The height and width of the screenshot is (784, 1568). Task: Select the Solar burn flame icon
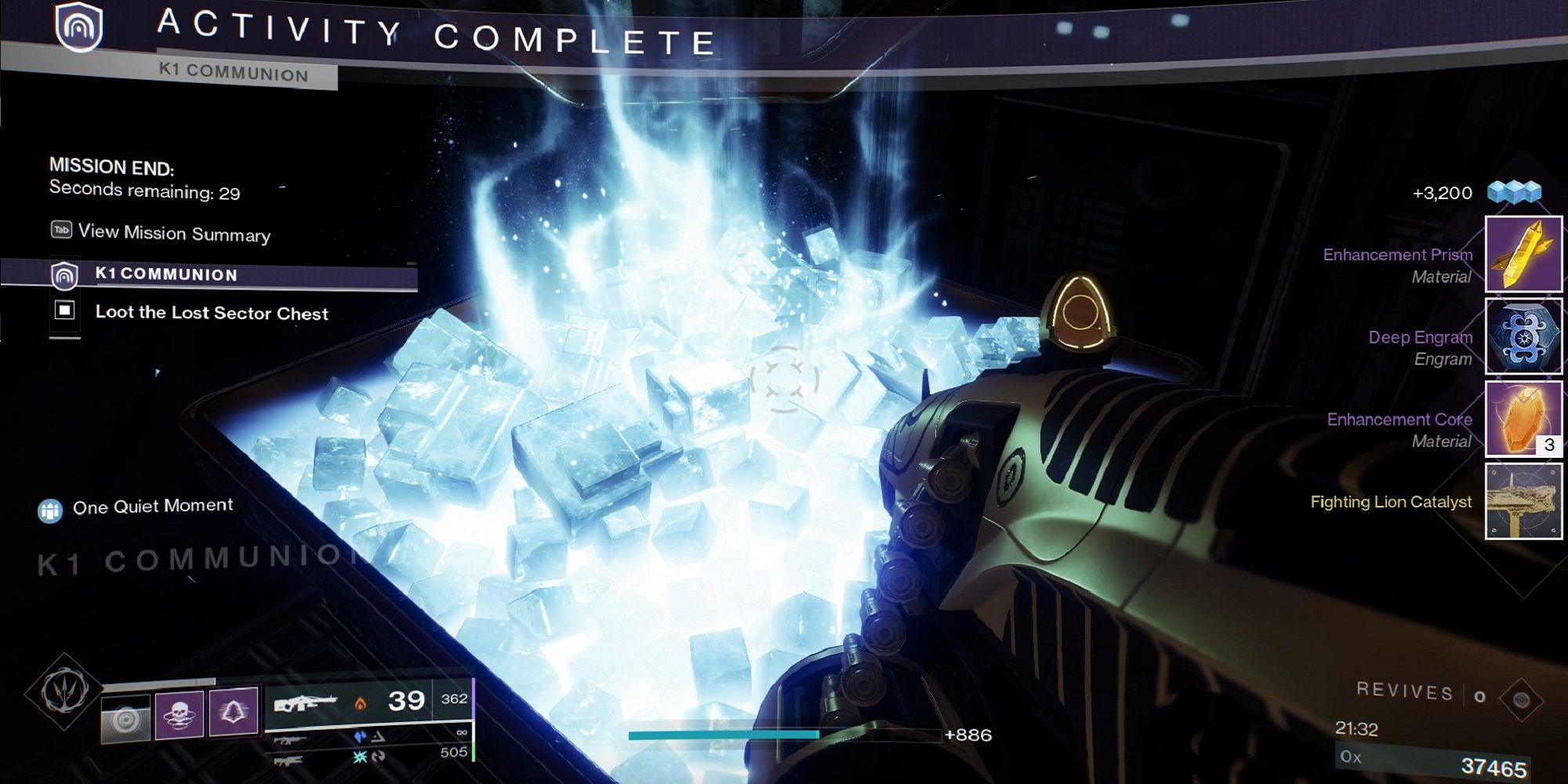pos(361,704)
